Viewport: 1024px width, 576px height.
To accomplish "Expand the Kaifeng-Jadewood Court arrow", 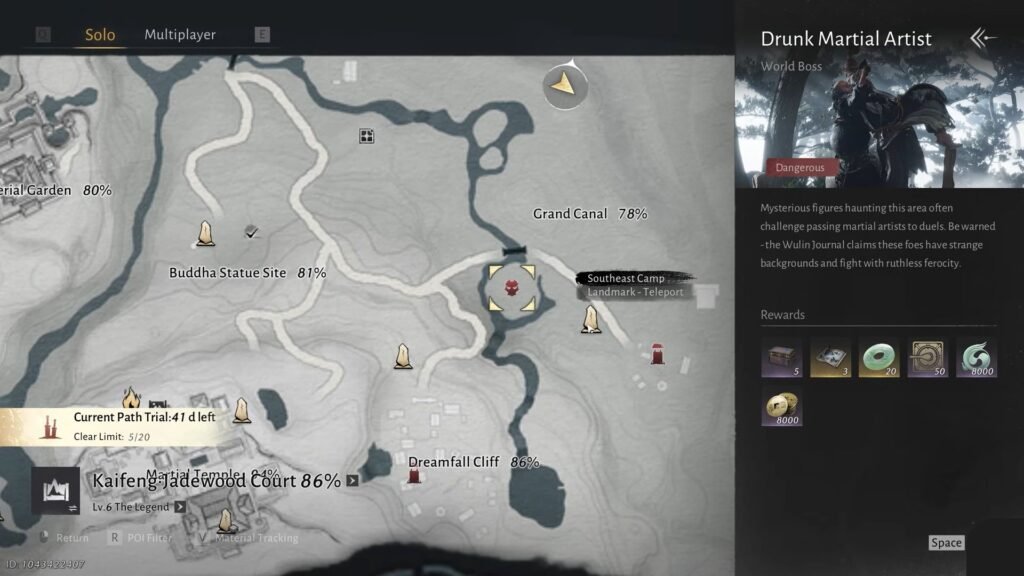I will pyautogui.click(x=352, y=480).
